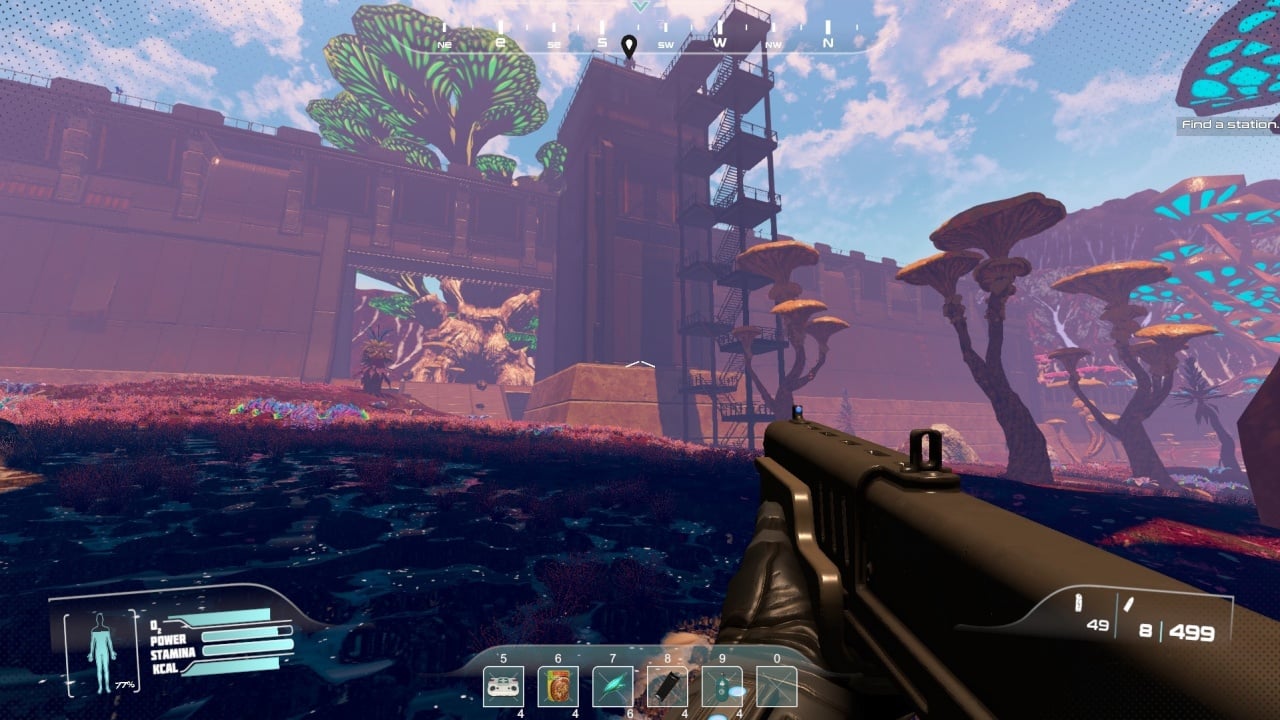The height and width of the screenshot is (720, 1280).
Task: Select the white gamepad device in slot 5
Action: point(503,687)
